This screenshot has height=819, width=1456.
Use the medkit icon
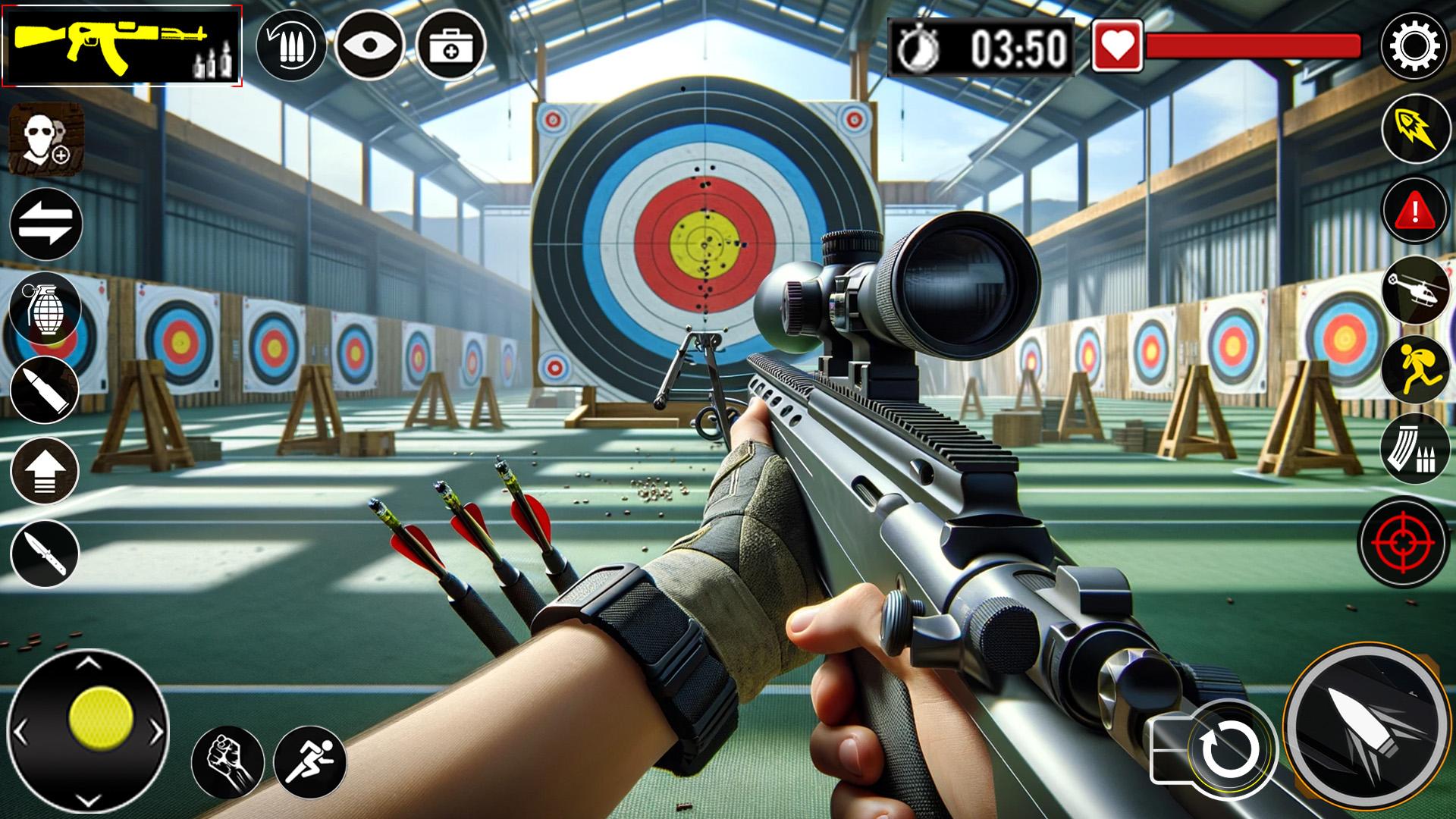[450, 45]
